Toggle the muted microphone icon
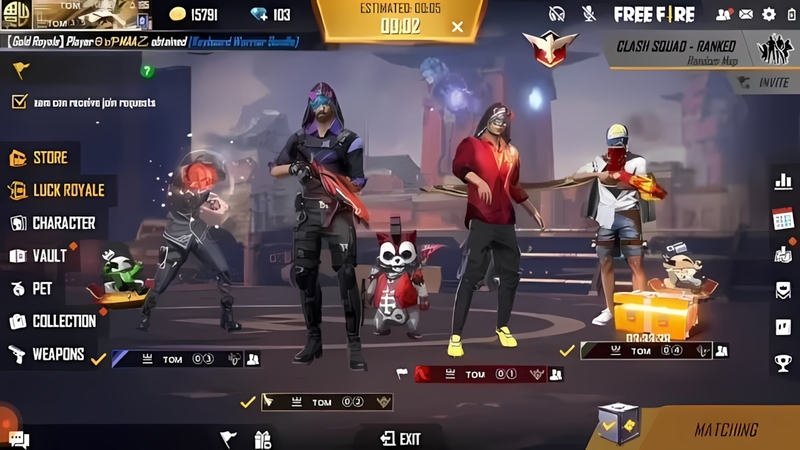The width and height of the screenshot is (800, 450). pyautogui.click(x=589, y=14)
